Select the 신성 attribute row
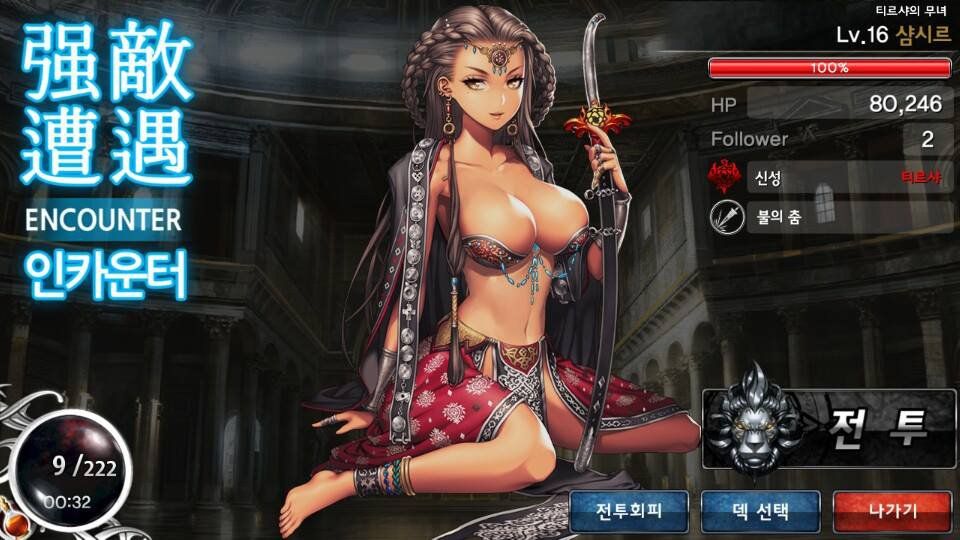Viewport: 960px width, 540px height. [x=830, y=178]
